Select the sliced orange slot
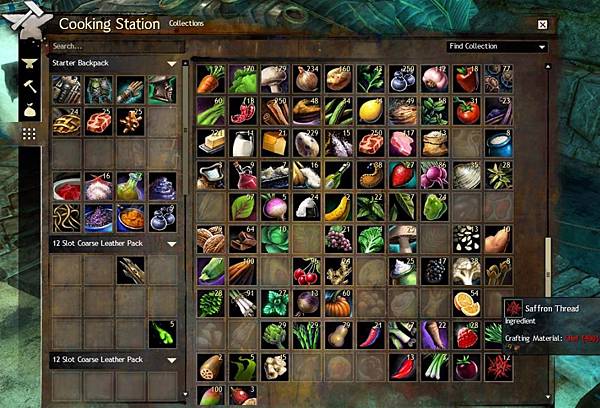This screenshot has width=600, height=408. coord(467,303)
